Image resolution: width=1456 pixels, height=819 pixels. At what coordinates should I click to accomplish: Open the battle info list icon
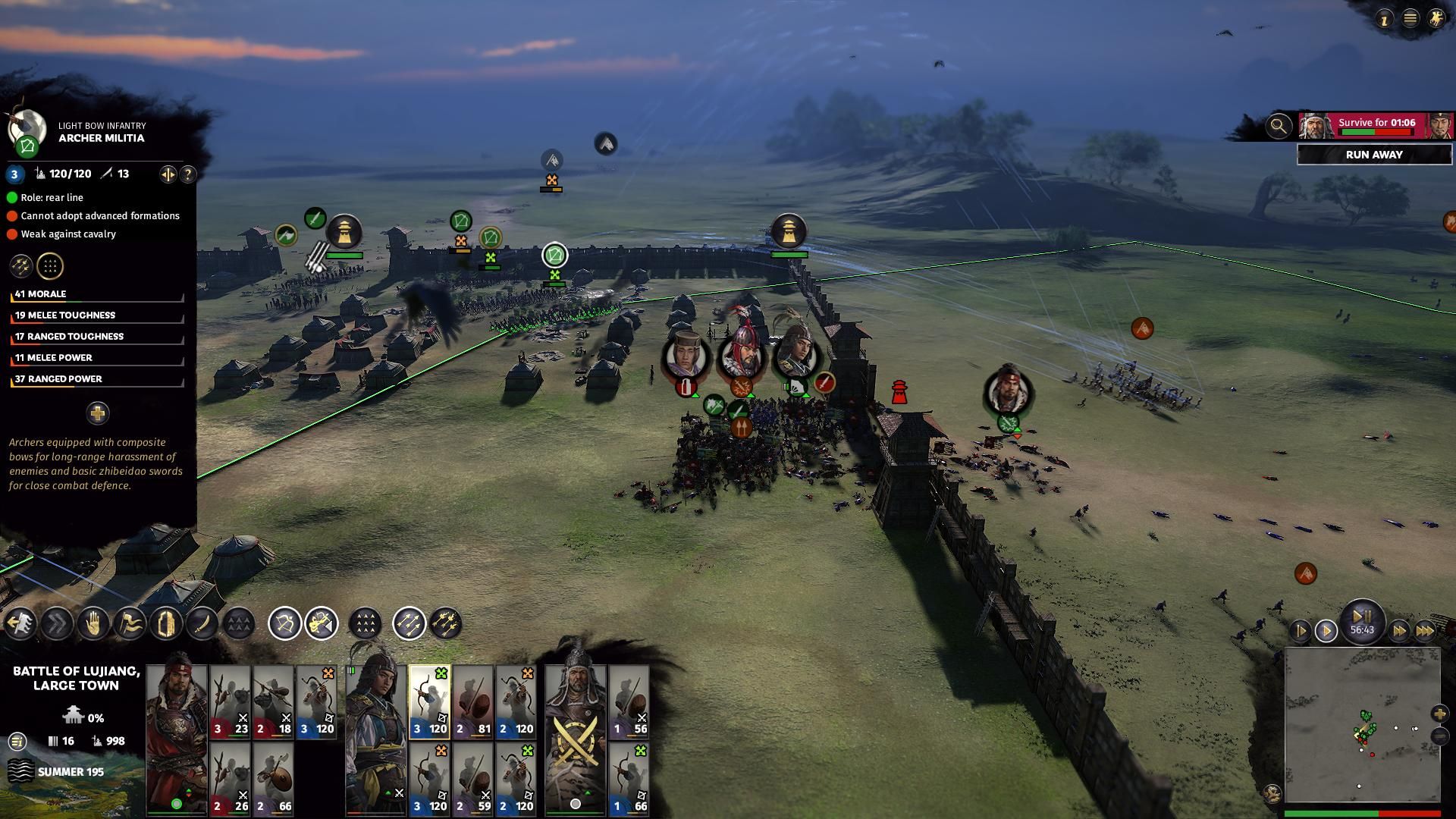[x=17, y=741]
